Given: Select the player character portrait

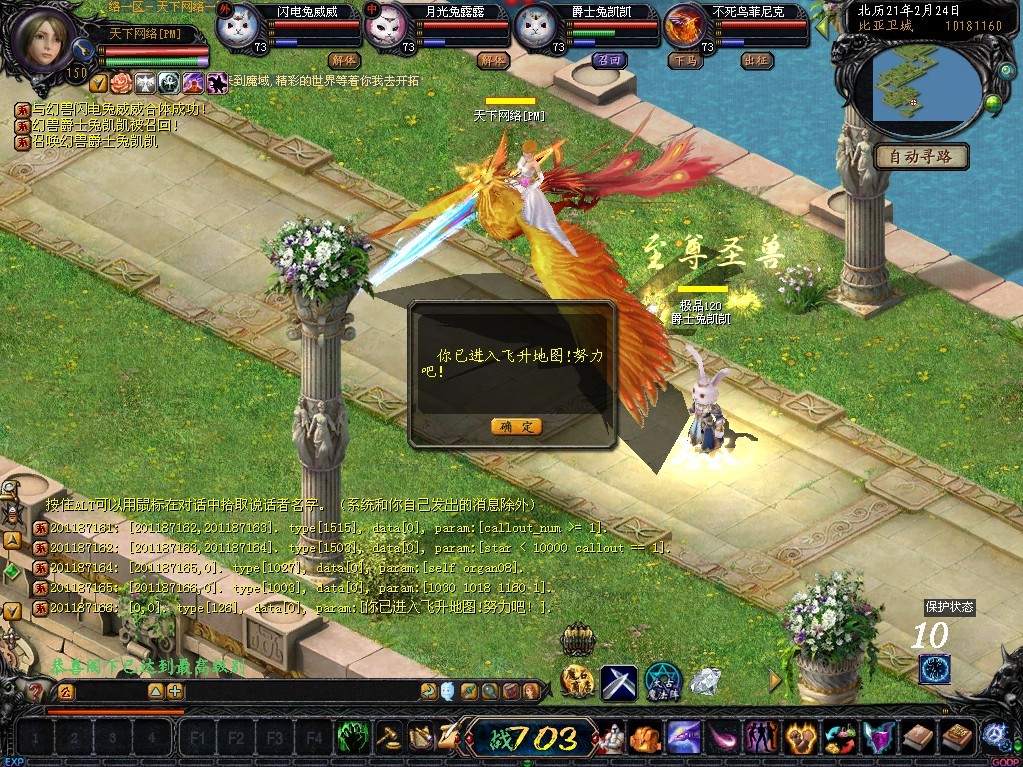Looking at the screenshot, I should [42, 38].
